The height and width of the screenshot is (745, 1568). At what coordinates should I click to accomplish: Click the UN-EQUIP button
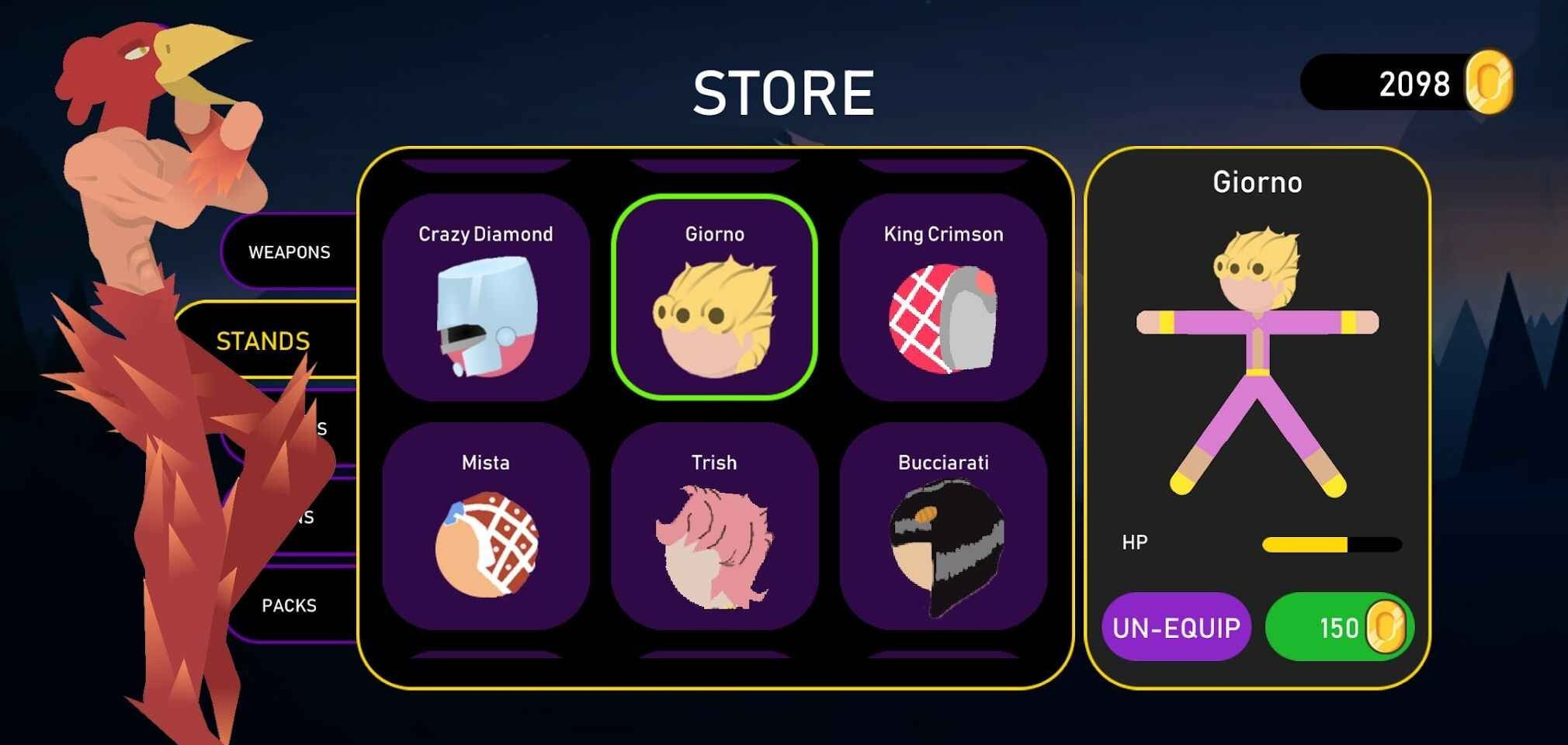pyautogui.click(x=1176, y=627)
